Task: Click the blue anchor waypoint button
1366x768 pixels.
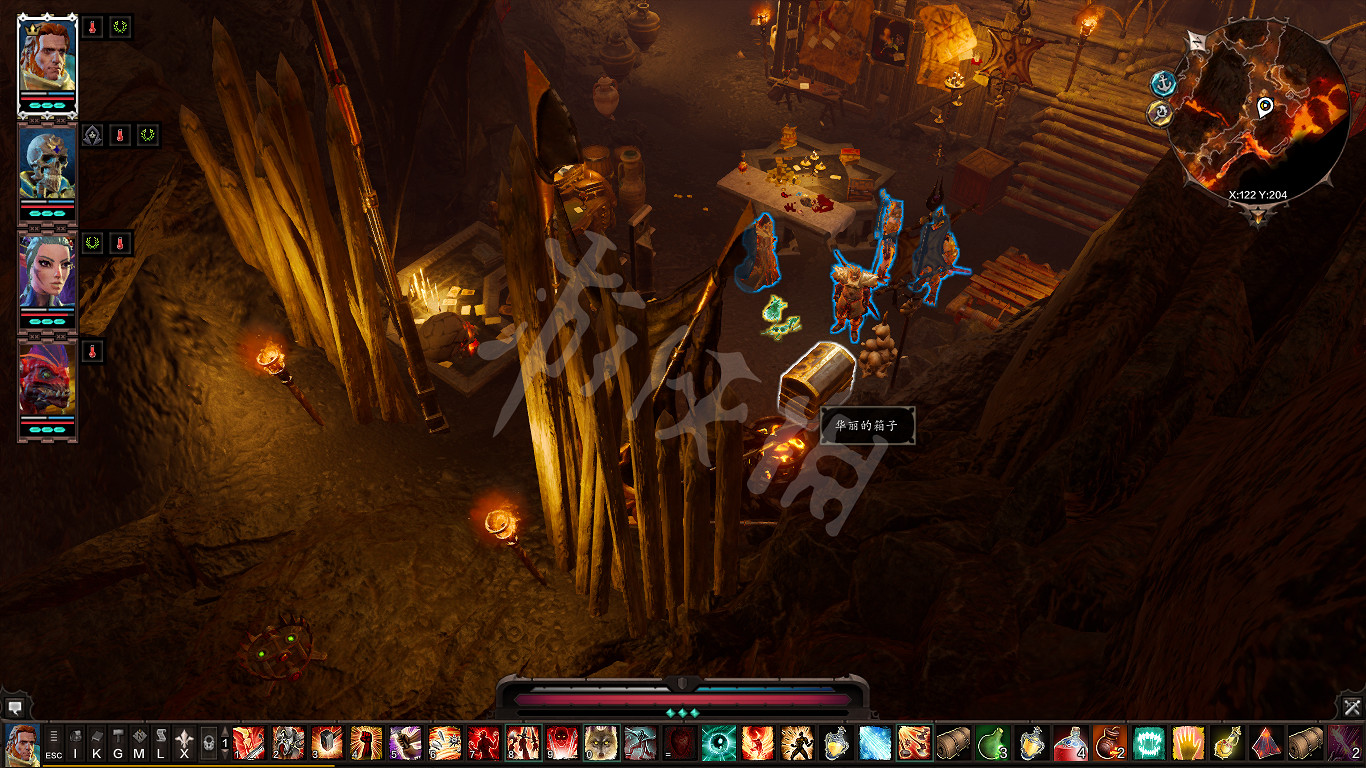Action: [x=1162, y=83]
